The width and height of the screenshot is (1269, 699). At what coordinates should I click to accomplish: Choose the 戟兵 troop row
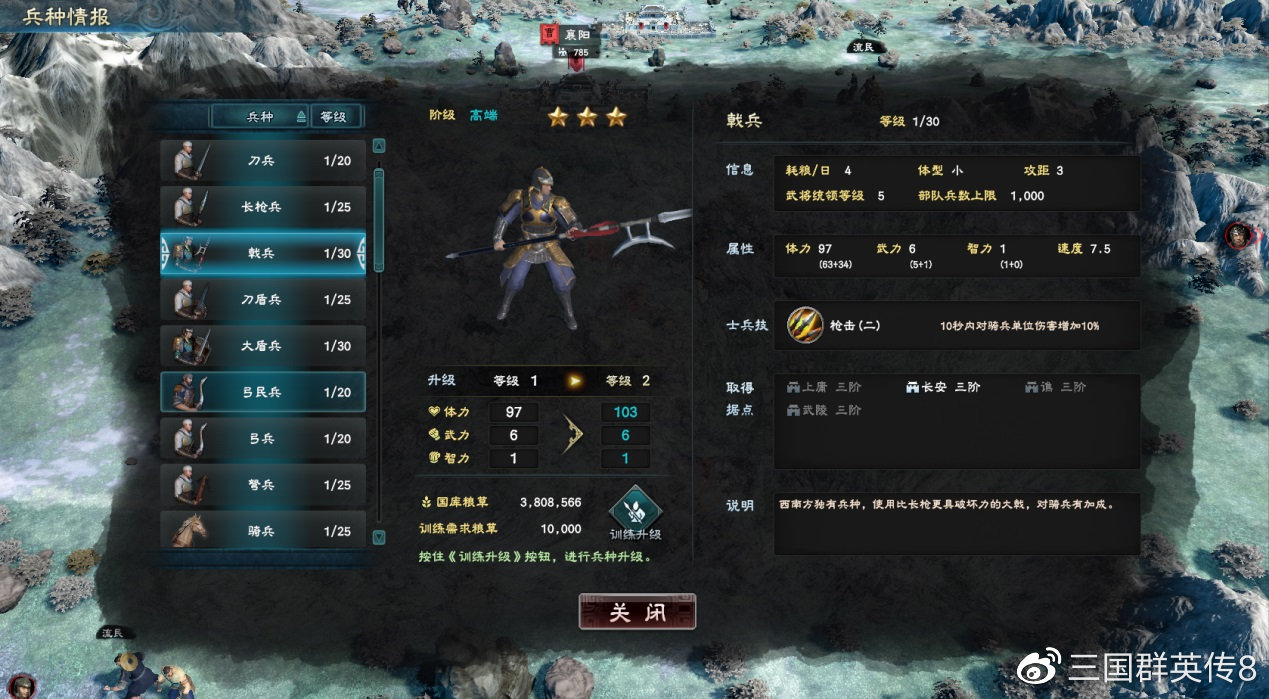[263, 253]
